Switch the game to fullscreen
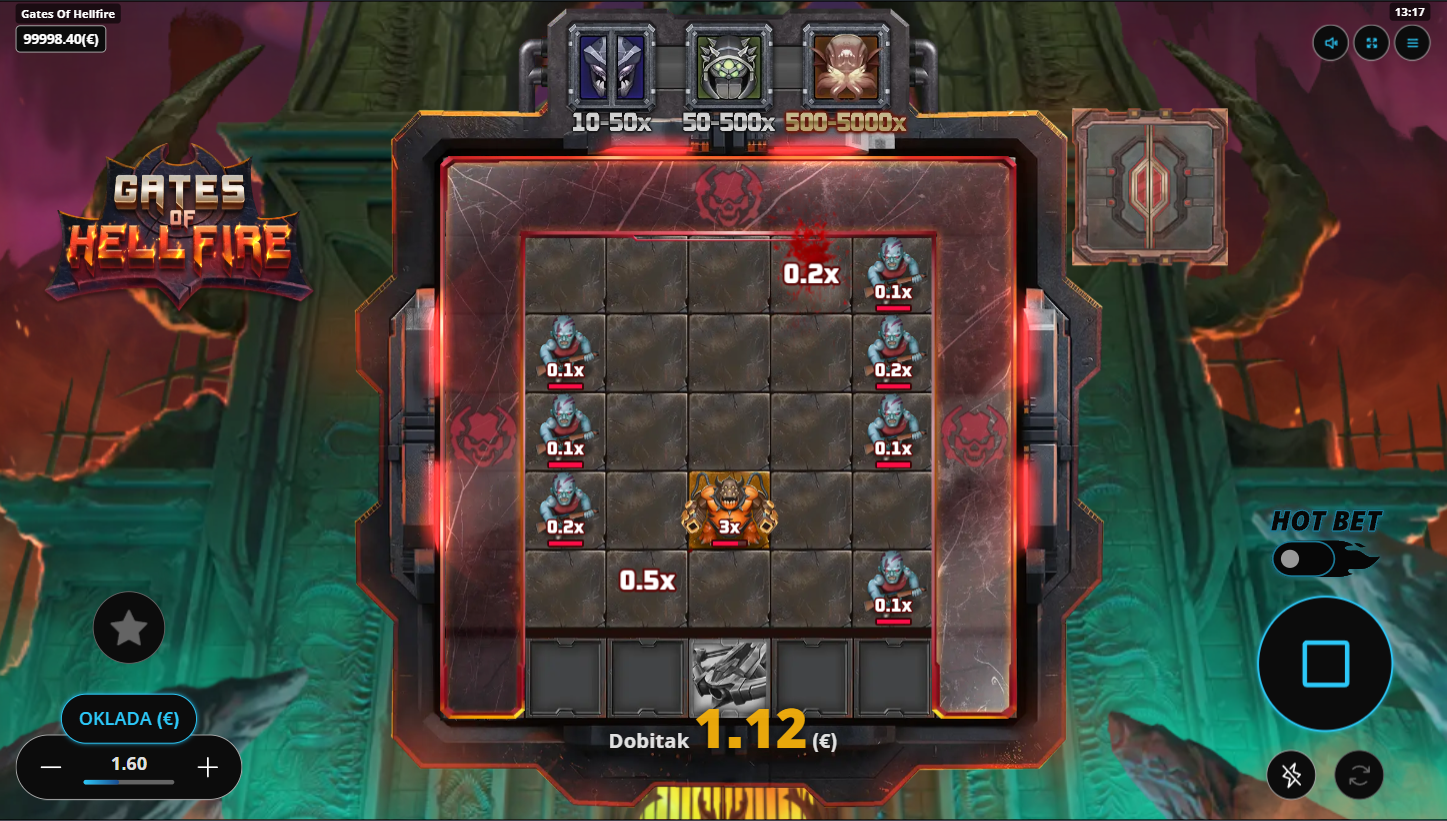This screenshot has height=821, width=1447. coord(1371,43)
